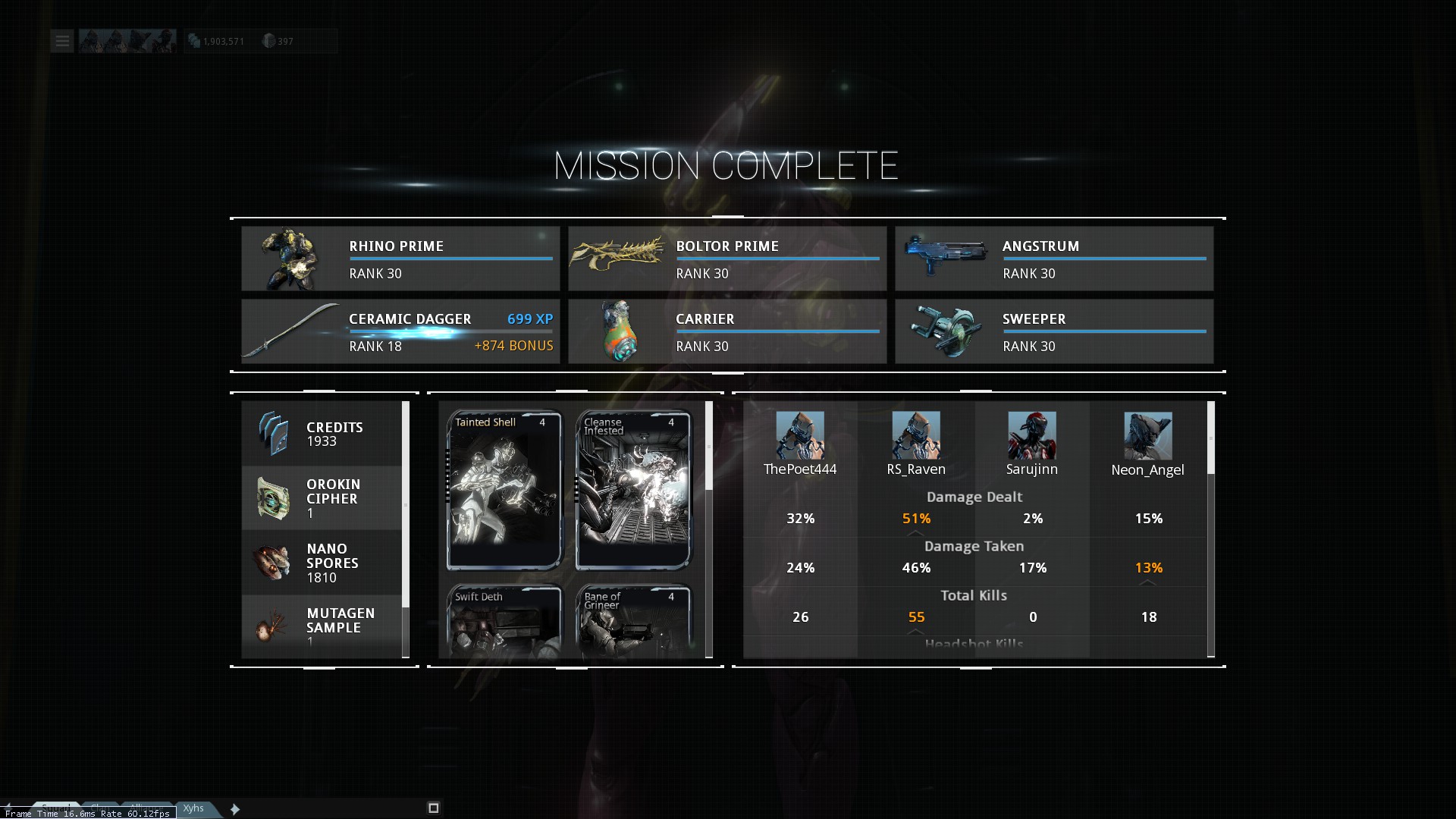Click RS_Raven's player avatar
Image resolution: width=1456 pixels, height=819 pixels.
915,435
